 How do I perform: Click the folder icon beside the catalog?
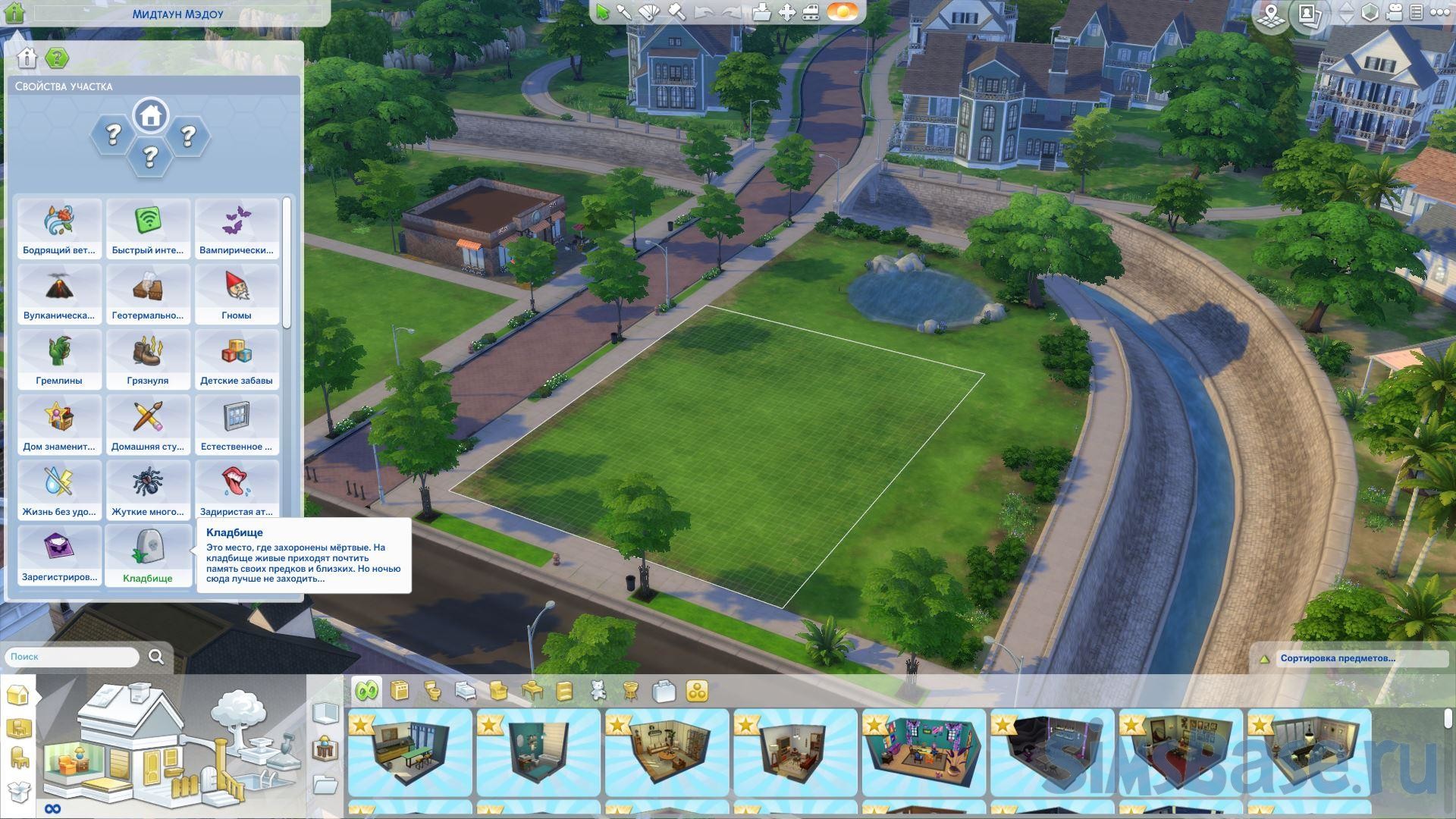(325, 784)
